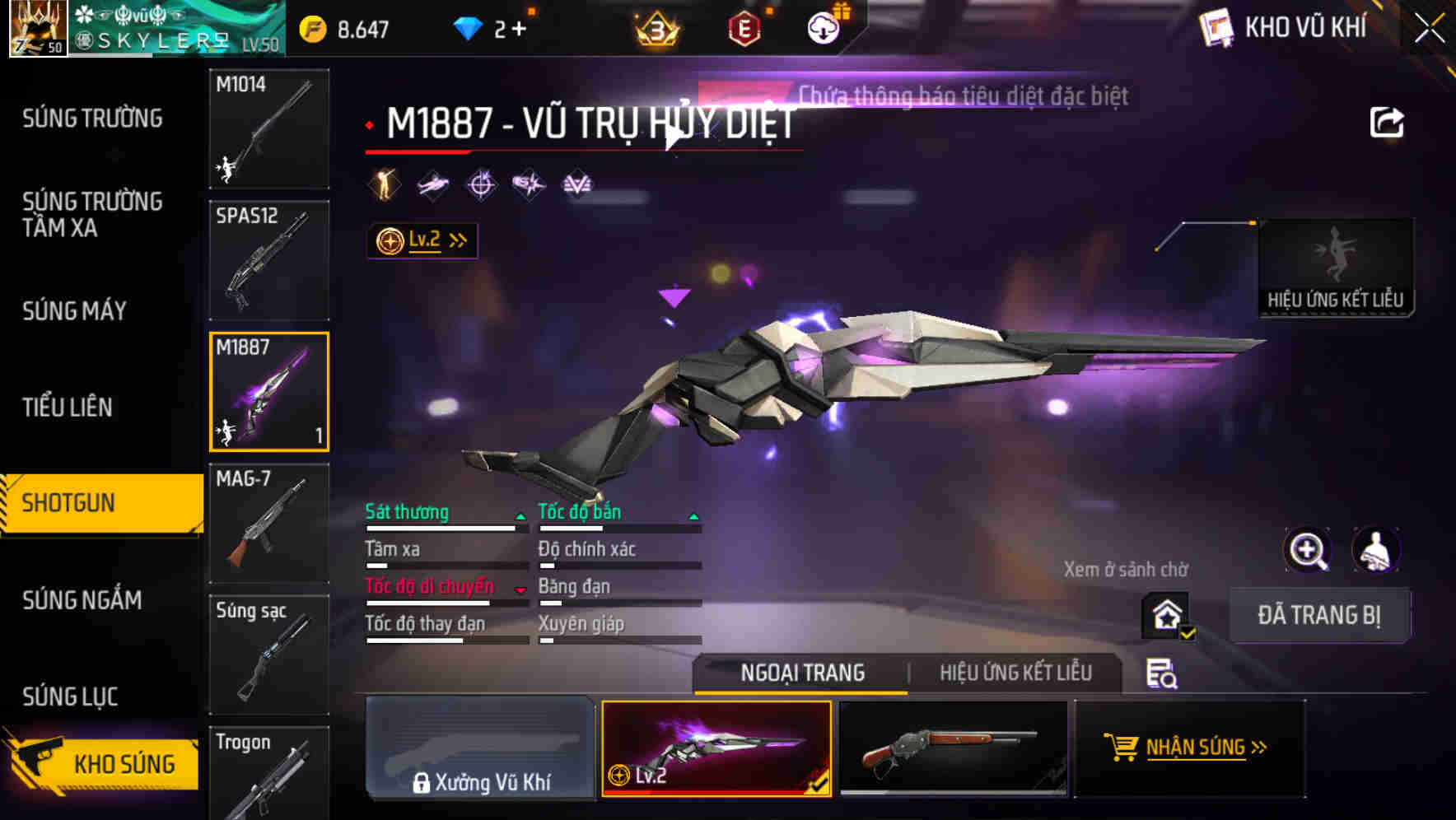The width and height of the screenshot is (1456, 820).
Task: Click the ĐÃ TRANG BỊ button
Action: click(1319, 615)
